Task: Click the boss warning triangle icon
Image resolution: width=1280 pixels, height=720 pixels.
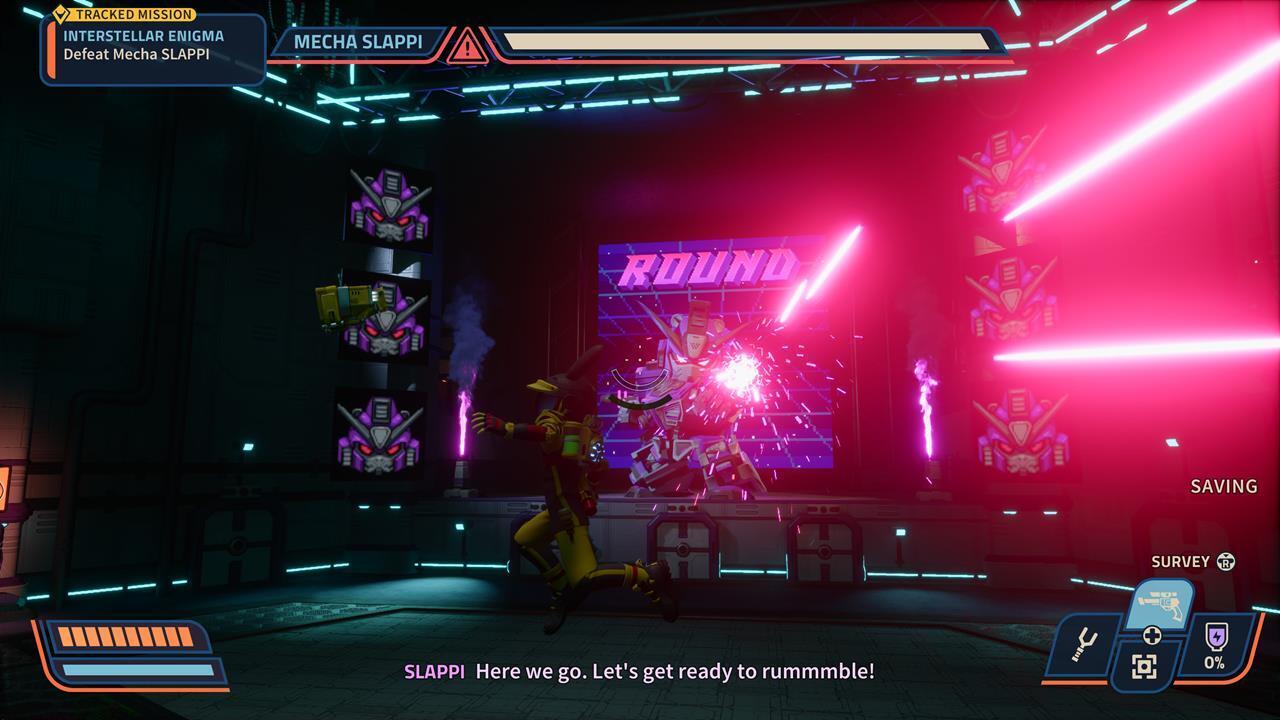Action: [467, 46]
